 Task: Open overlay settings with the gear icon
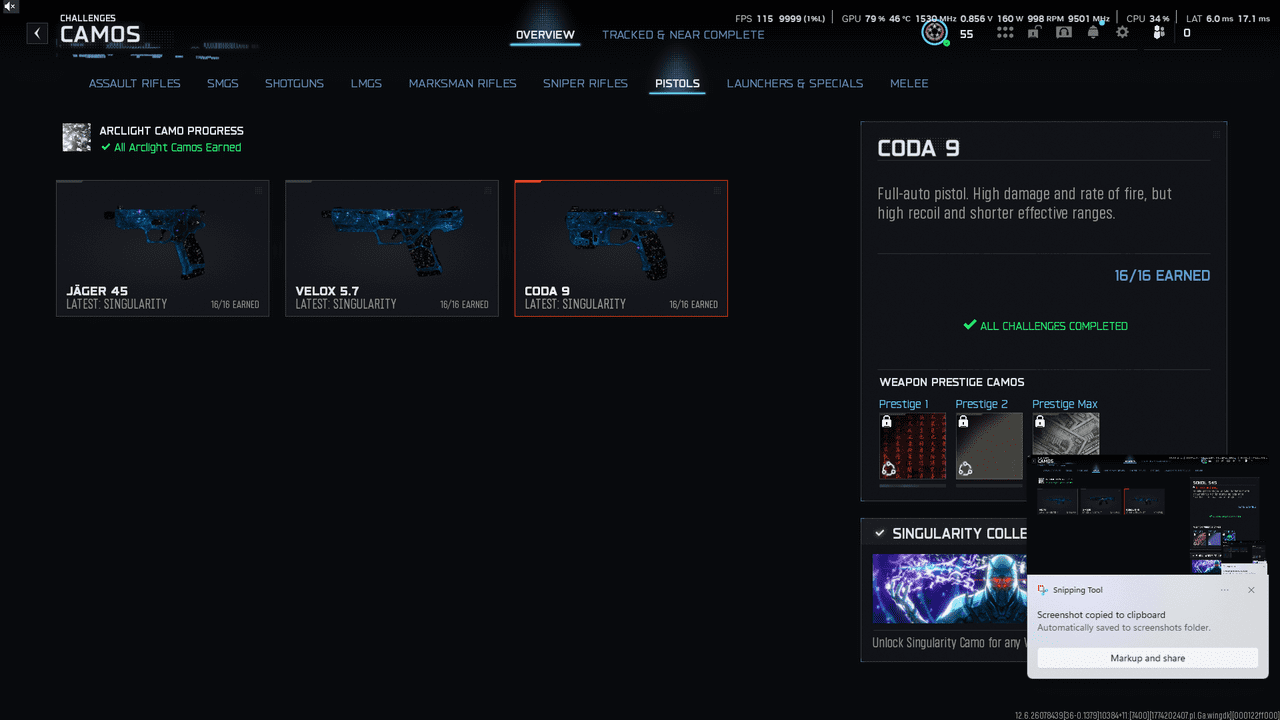coord(1122,32)
